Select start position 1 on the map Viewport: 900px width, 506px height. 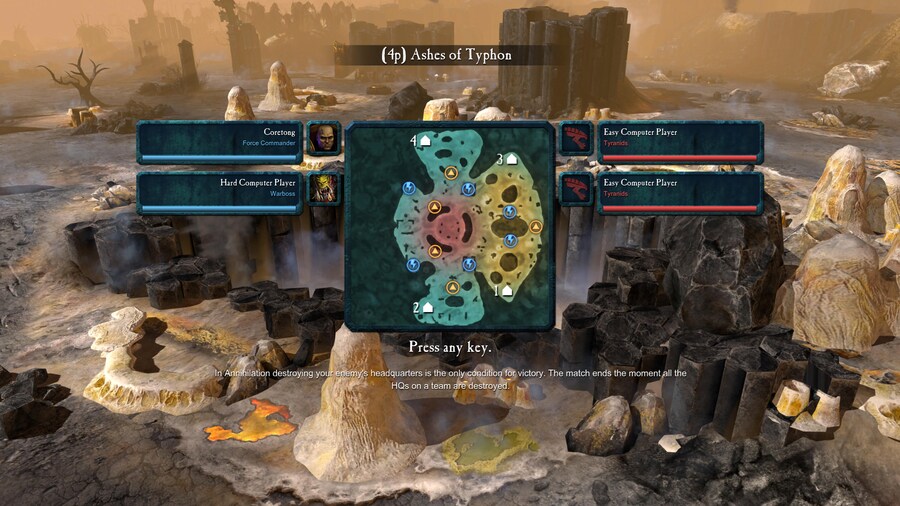[x=507, y=290]
